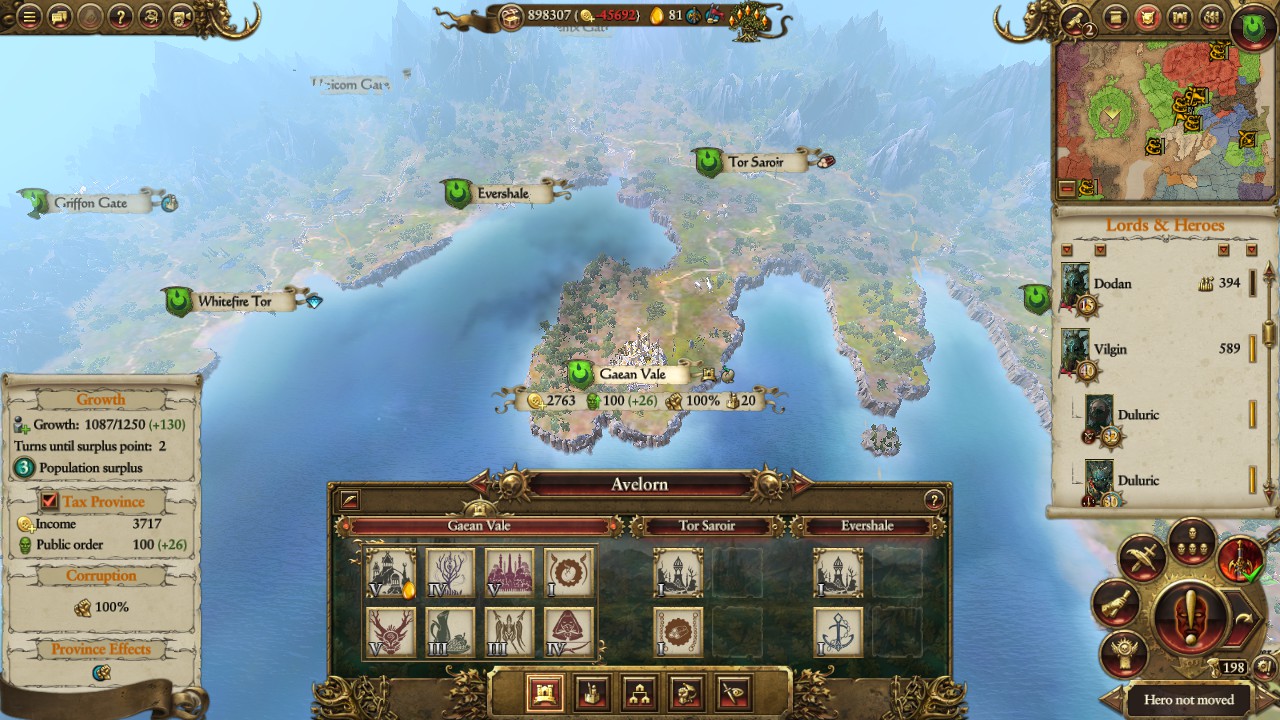Collapse the Corruption section header
1280x720 pixels.
pyautogui.click(x=101, y=575)
